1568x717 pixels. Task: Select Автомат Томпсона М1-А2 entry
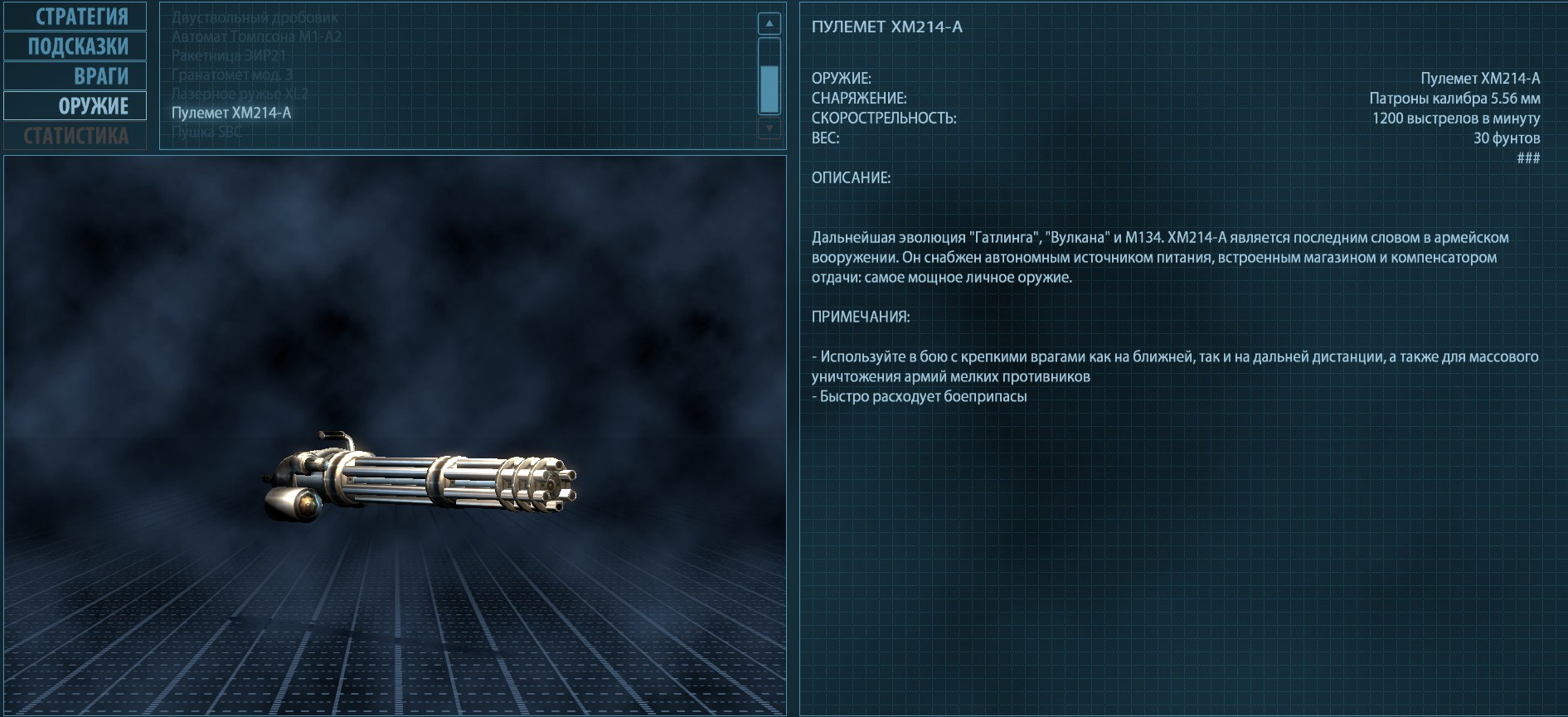pyautogui.click(x=256, y=36)
